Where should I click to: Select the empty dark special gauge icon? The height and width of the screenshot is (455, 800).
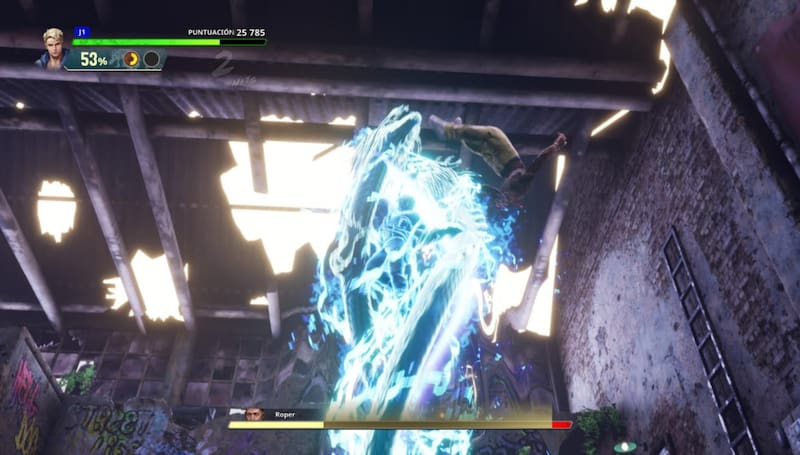coord(151,59)
